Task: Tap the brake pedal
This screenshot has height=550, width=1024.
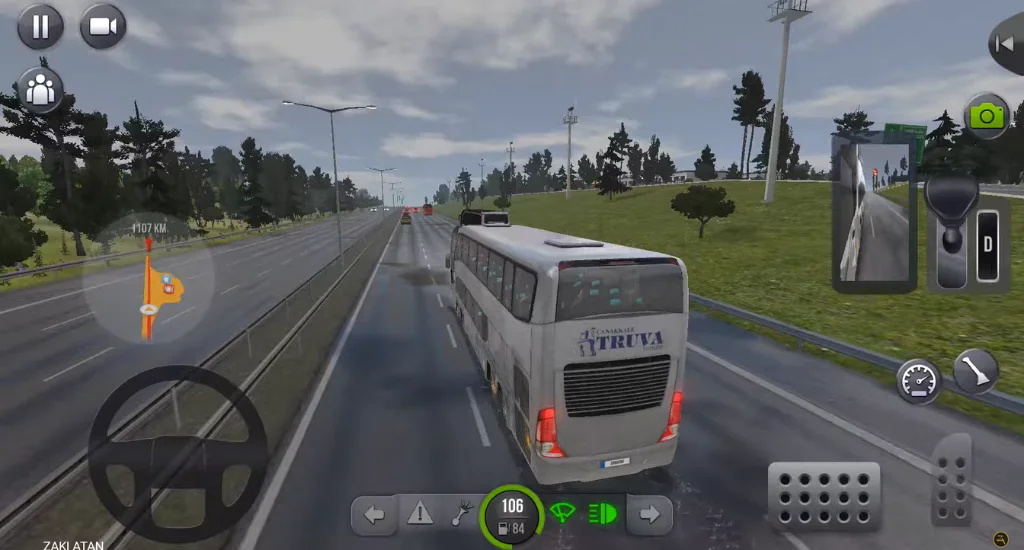Action: coord(823,495)
